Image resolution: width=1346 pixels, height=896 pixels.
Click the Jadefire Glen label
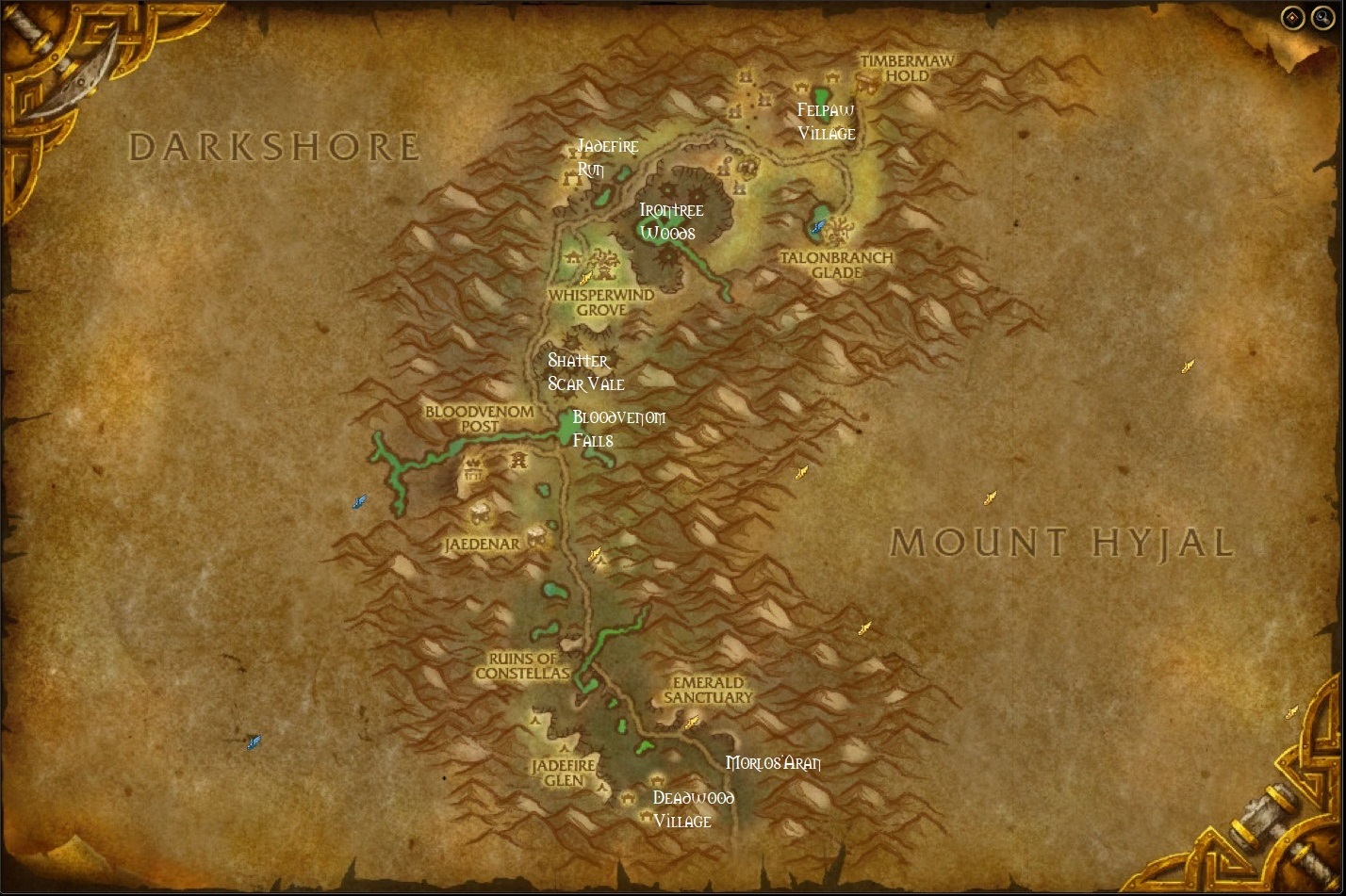coord(563,773)
